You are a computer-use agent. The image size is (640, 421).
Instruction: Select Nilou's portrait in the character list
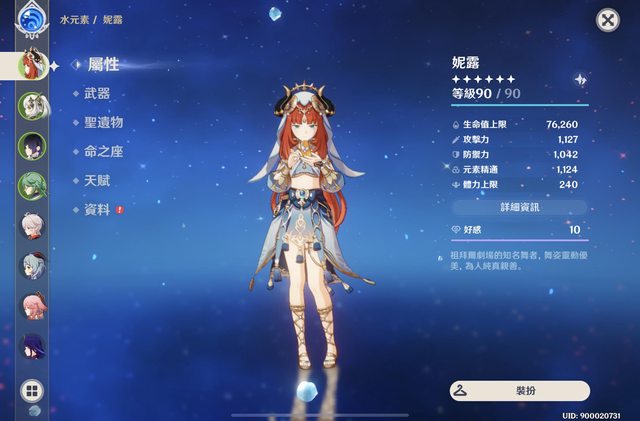(30, 65)
